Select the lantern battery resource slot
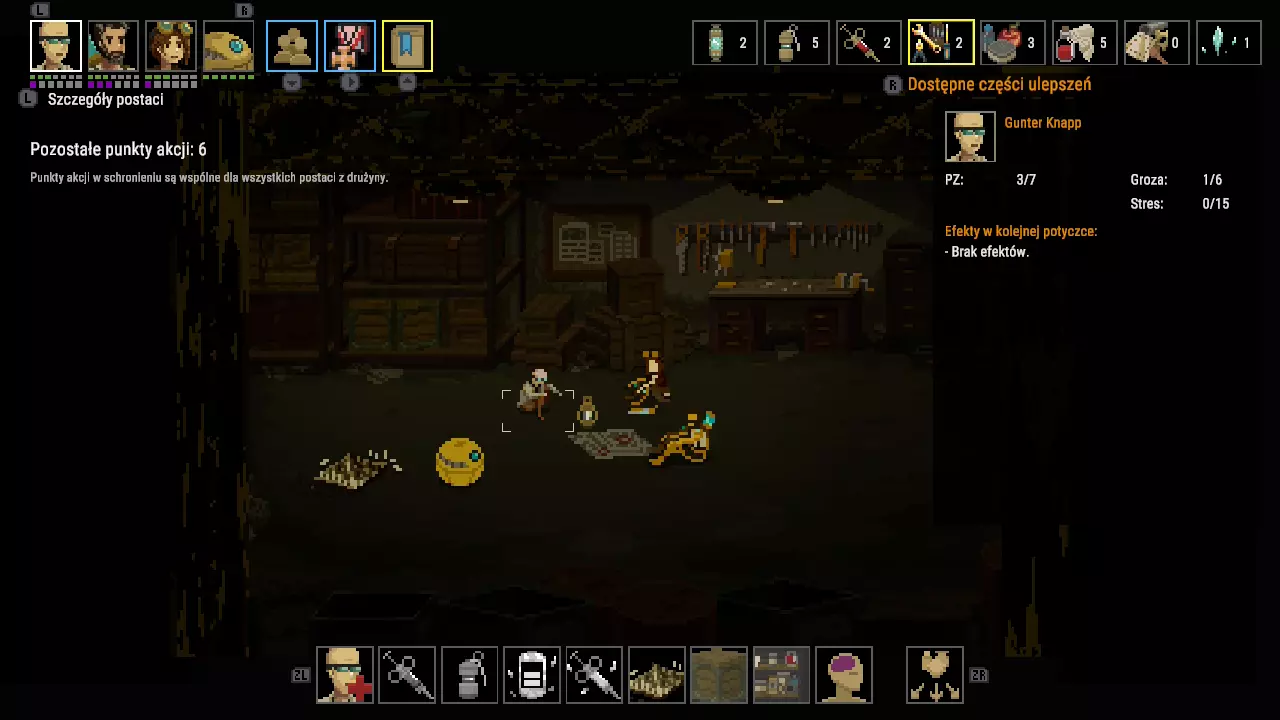Image resolution: width=1280 pixels, height=720 pixels. click(x=725, y=43)
